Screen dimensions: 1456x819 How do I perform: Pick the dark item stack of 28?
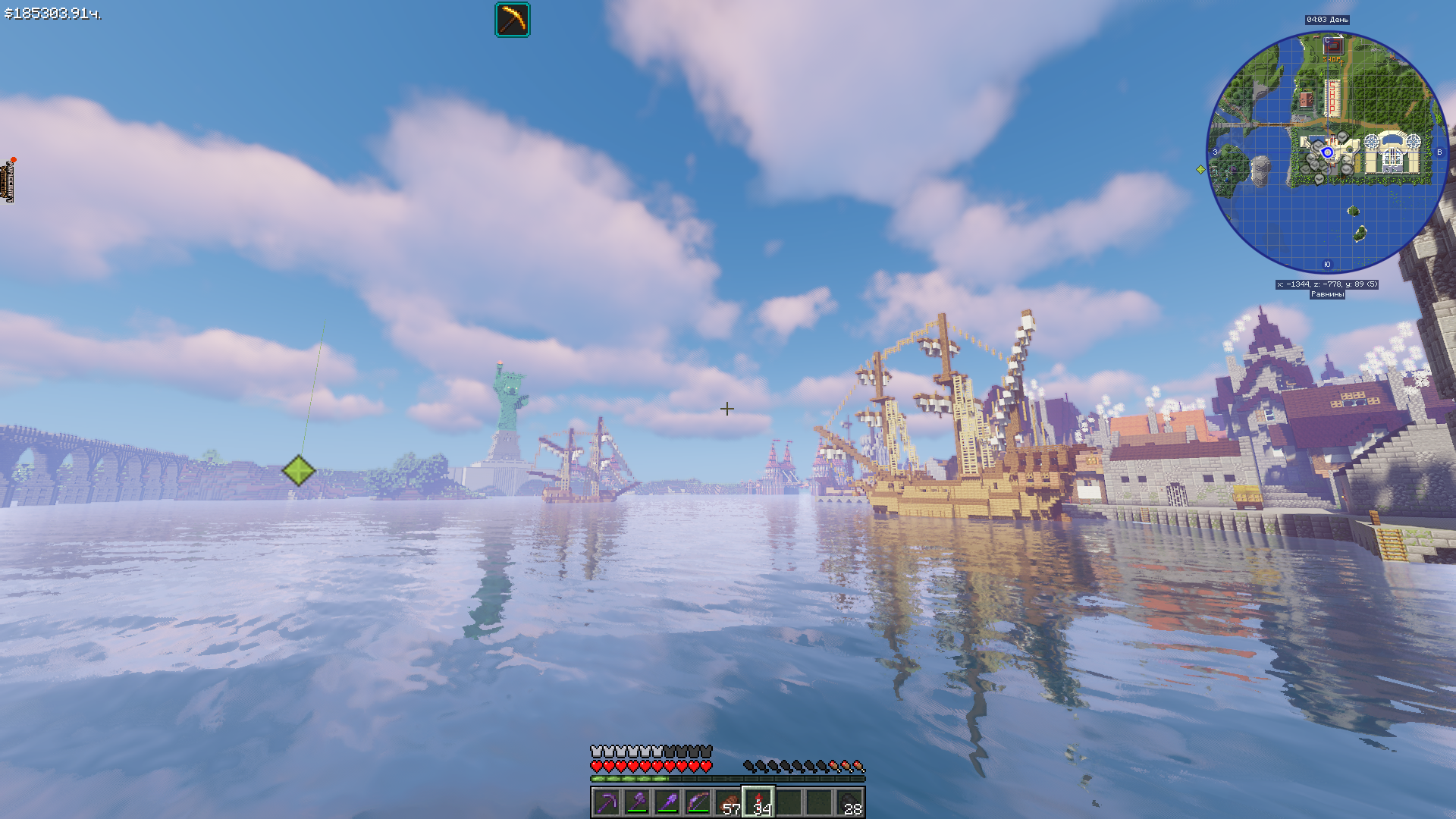pyautogui.click(x=849, y=802)
